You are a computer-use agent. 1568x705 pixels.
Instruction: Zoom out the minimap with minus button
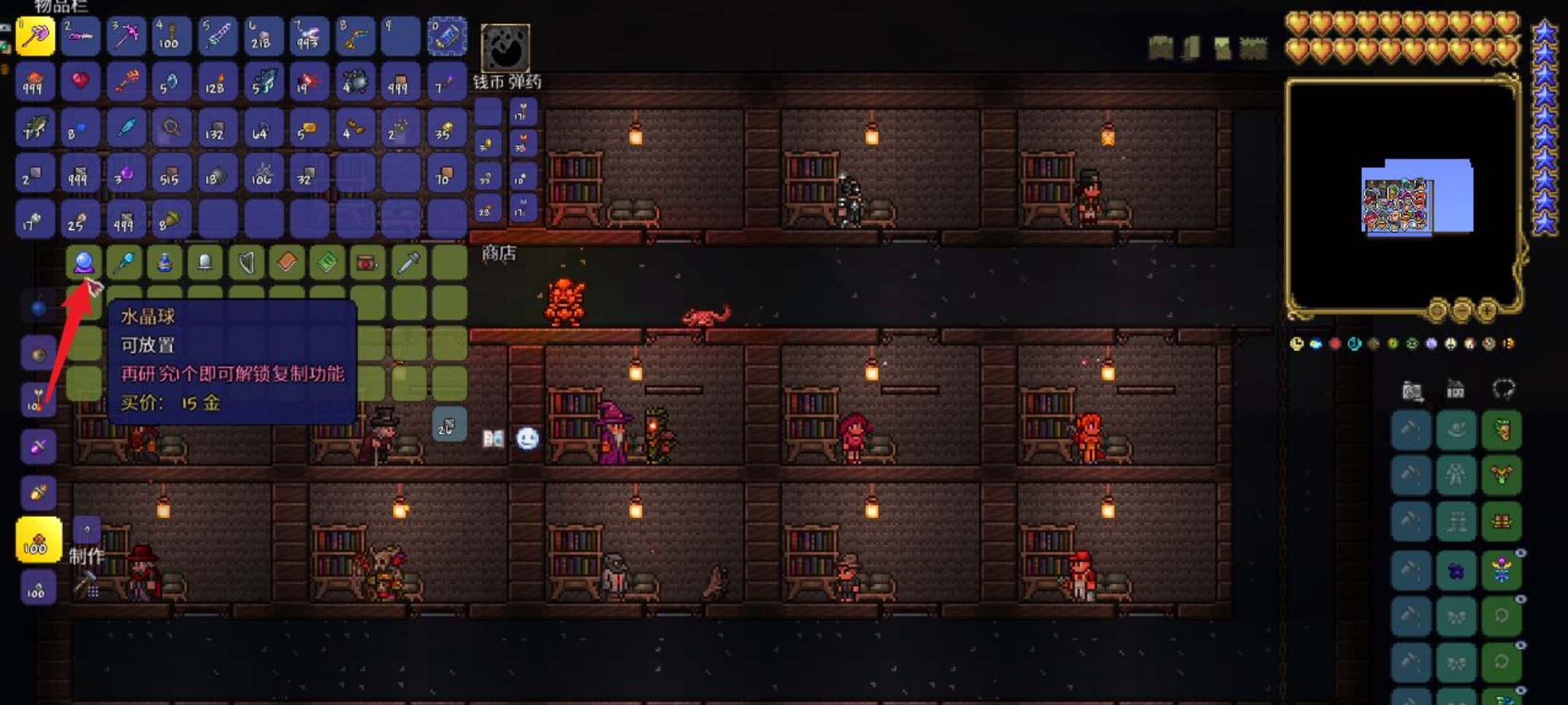1461,312
